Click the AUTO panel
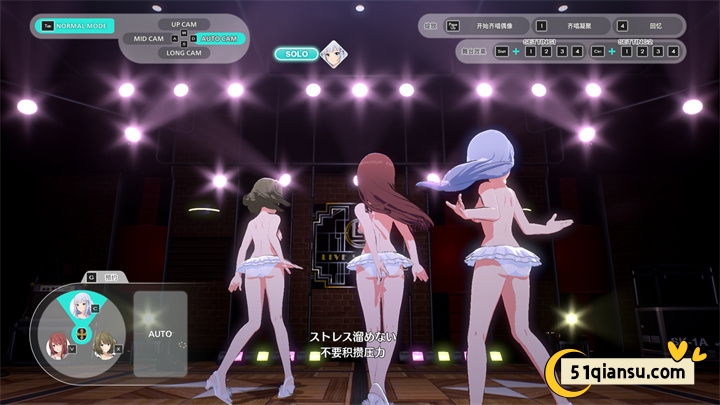Viewport: 720px width, 405px height. [x=160, y=333]
